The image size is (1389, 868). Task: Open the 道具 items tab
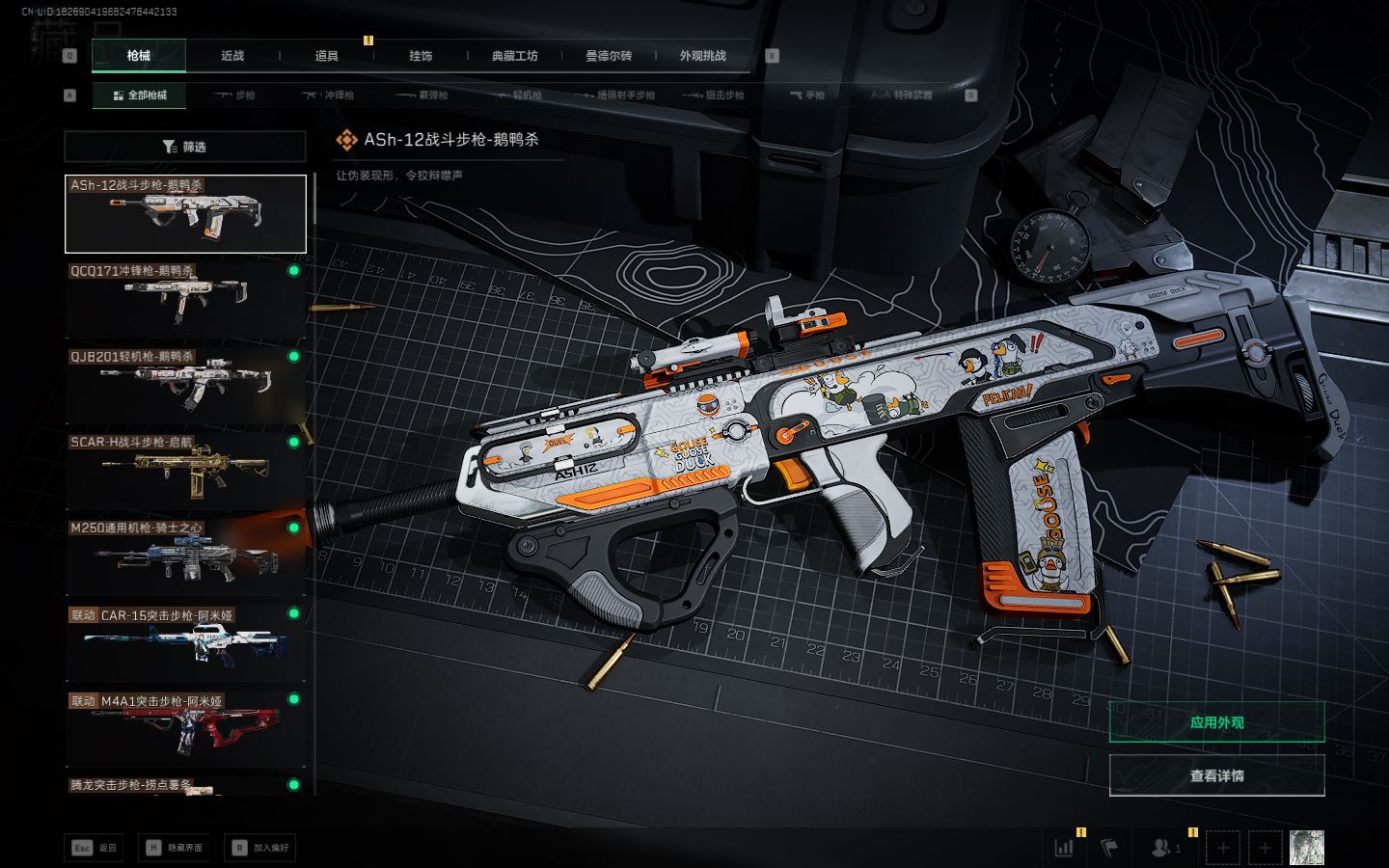click(x=327, y=56)
